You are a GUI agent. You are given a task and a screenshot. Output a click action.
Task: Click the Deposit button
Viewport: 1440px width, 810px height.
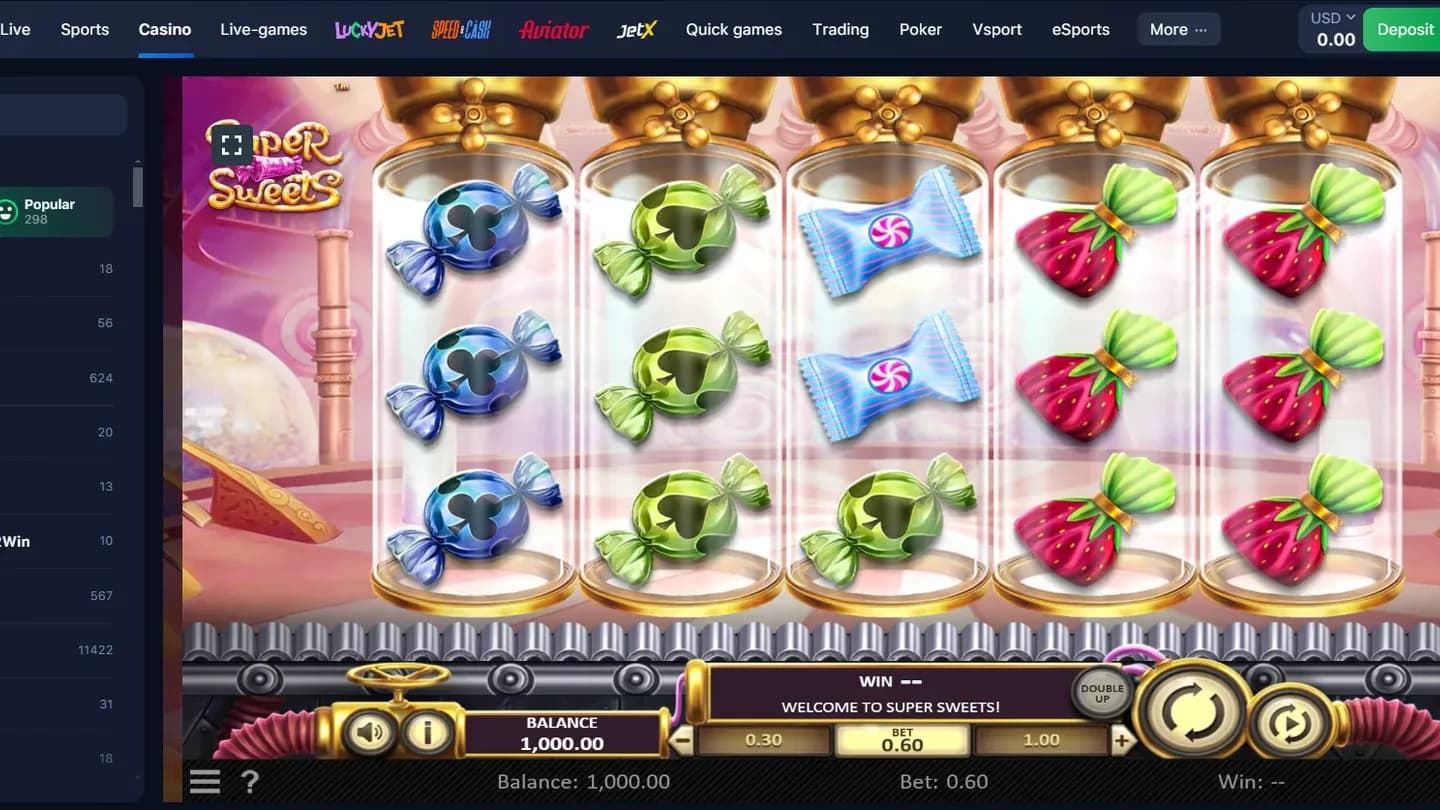[x=1407, y=29]
